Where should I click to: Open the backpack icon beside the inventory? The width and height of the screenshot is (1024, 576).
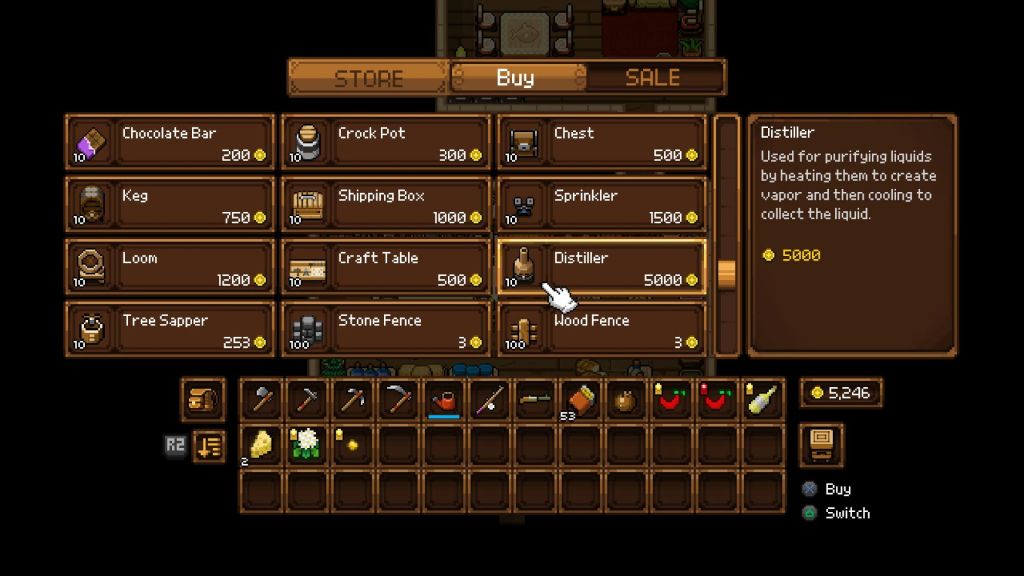click(202, 400)
